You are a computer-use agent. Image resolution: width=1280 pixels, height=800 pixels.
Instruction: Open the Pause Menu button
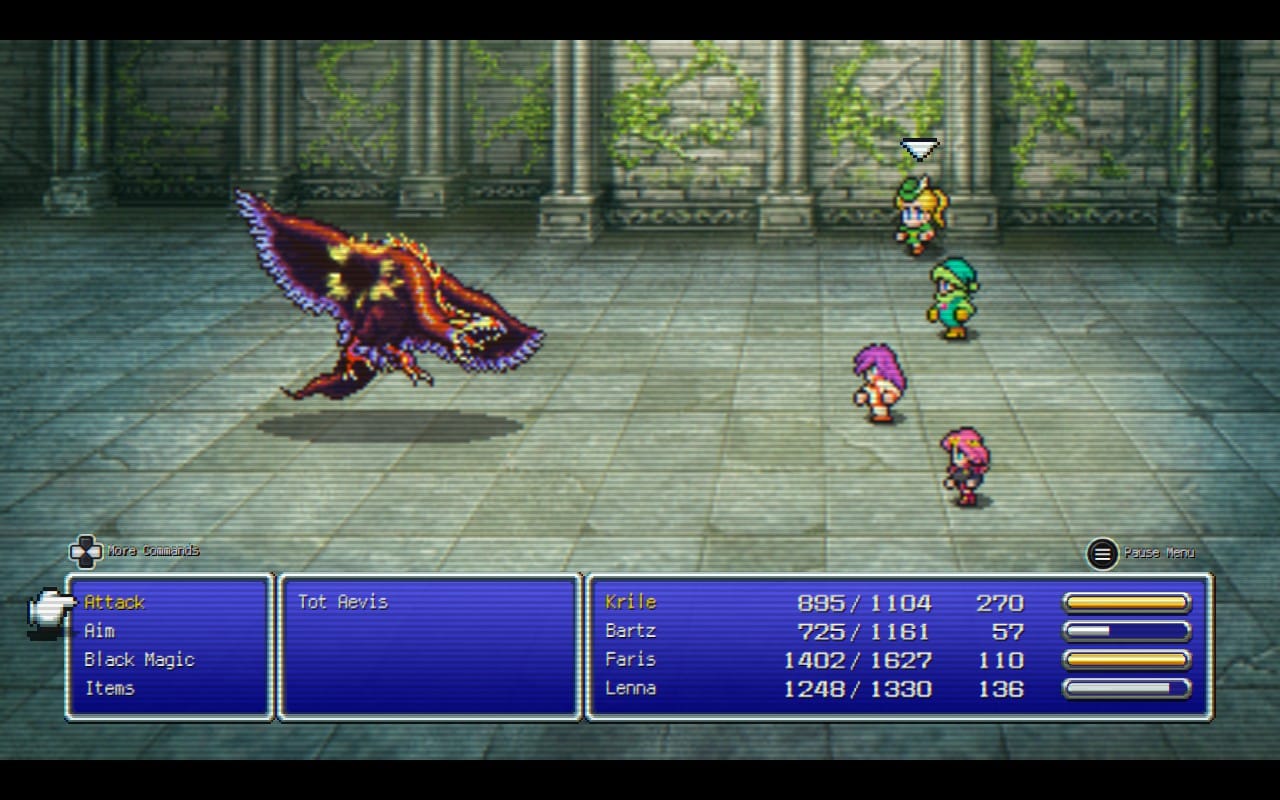[1103, 553]
